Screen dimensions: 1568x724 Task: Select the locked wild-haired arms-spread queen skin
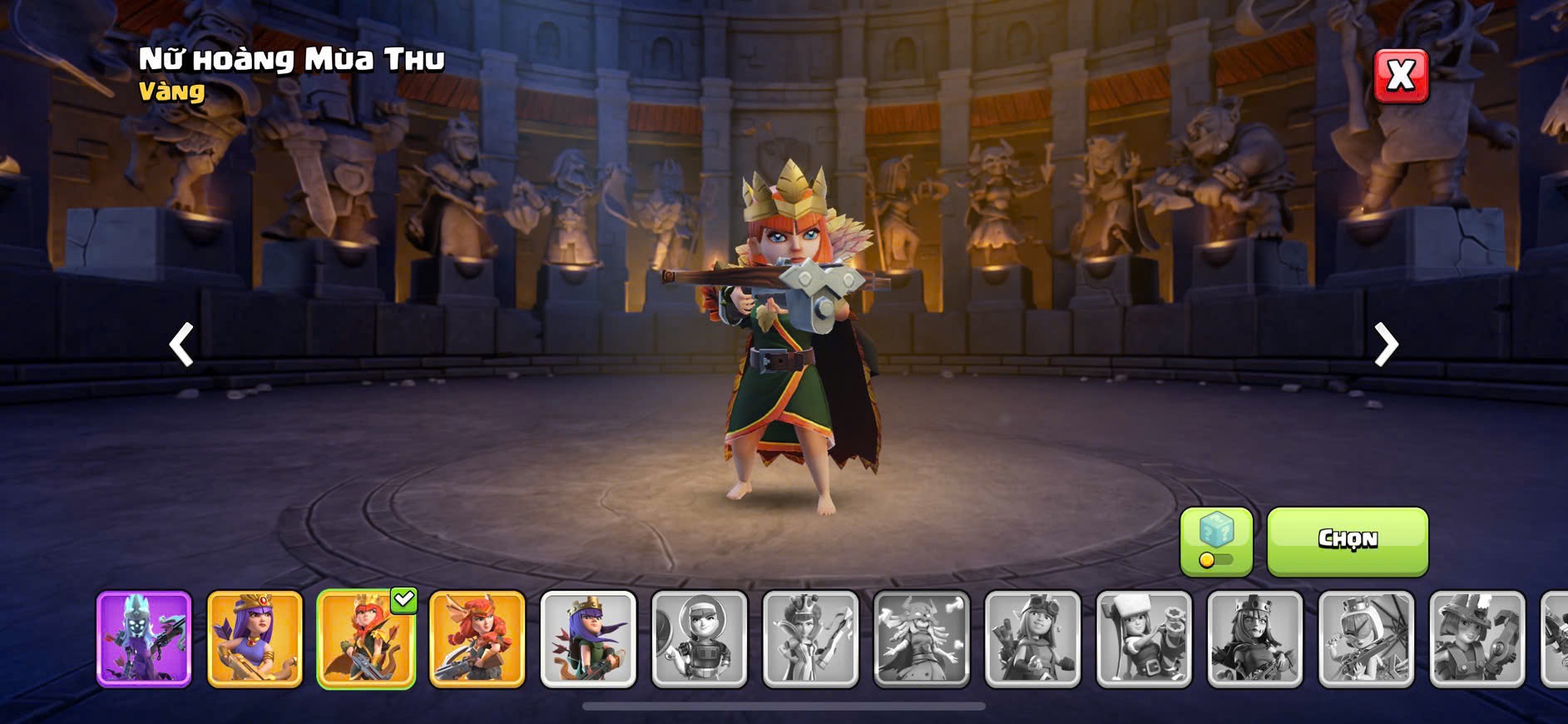click(922, 639)
